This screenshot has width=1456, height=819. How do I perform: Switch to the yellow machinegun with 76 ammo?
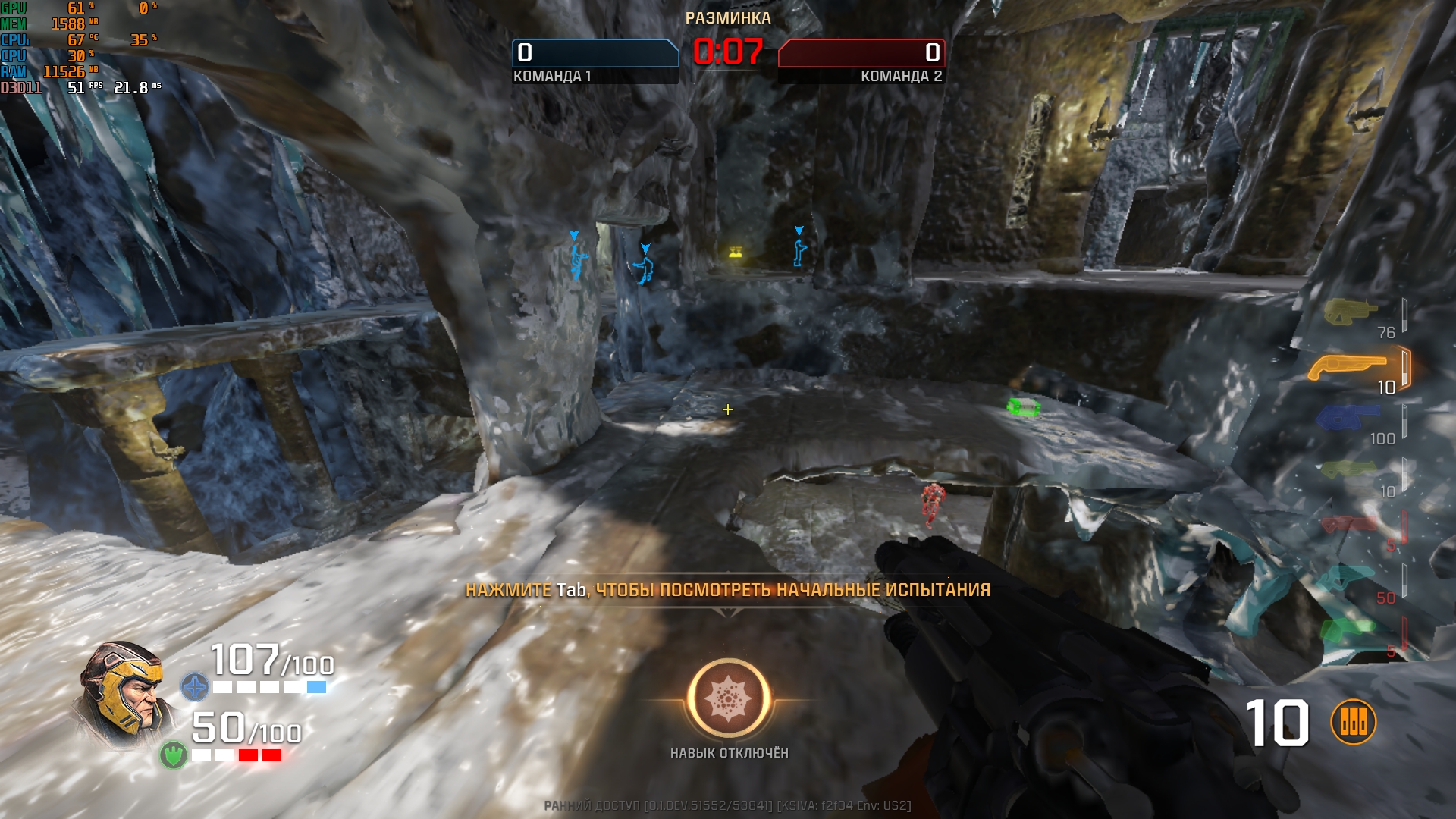click(x=1350, y=311)
